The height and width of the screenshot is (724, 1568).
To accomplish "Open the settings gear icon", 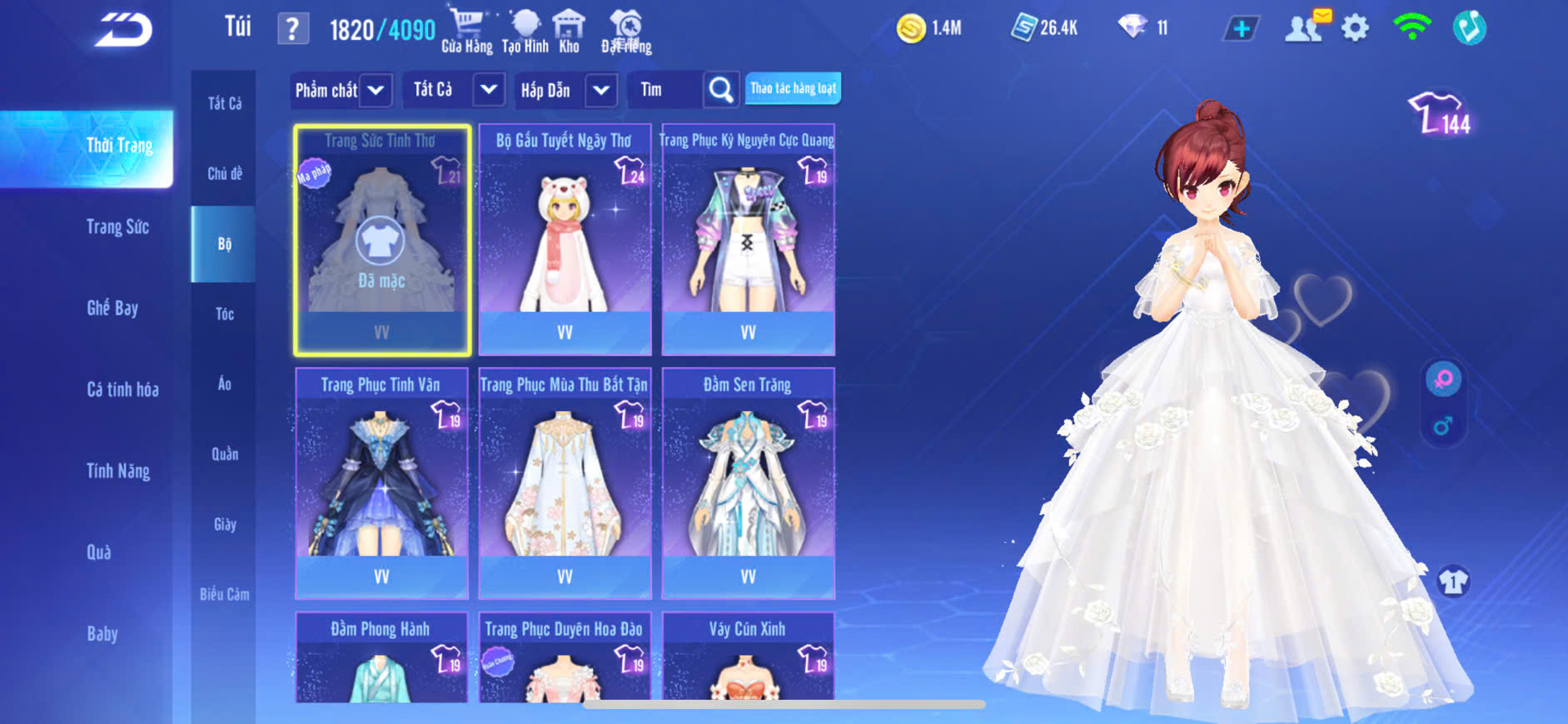I will (x=1355, y=28).
